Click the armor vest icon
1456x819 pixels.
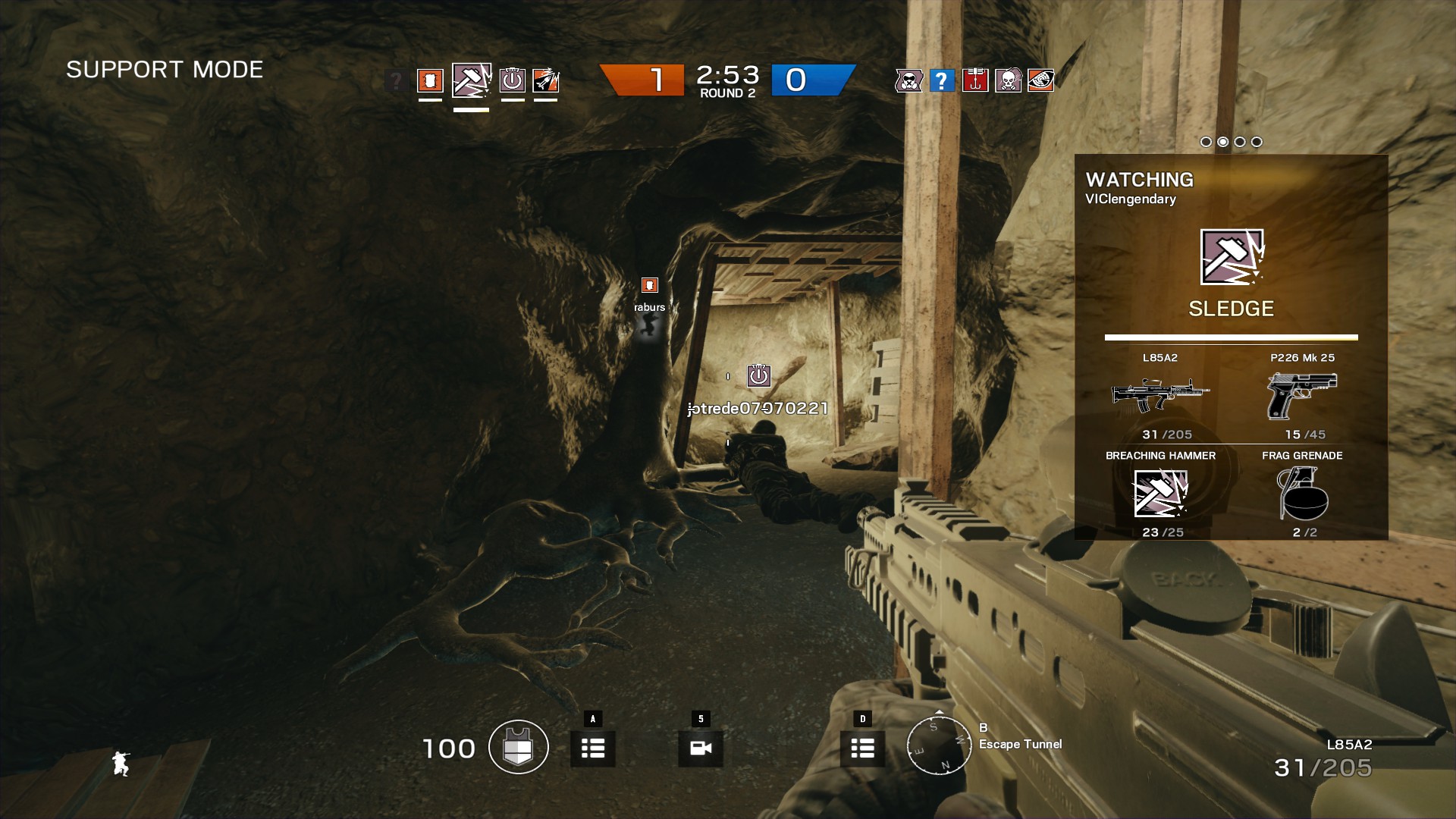[519, 747]
